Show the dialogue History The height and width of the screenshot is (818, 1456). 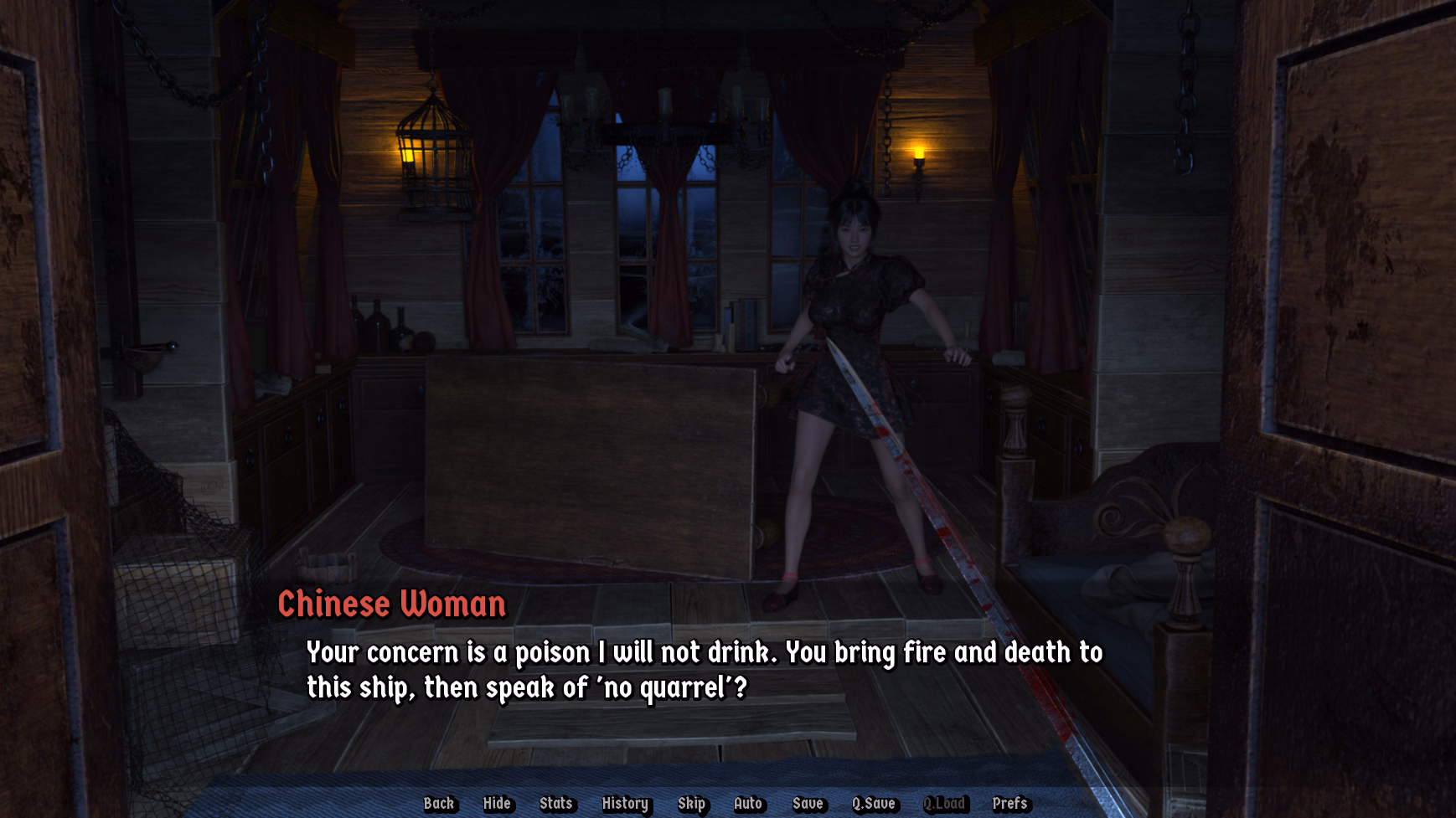(625, 804)
